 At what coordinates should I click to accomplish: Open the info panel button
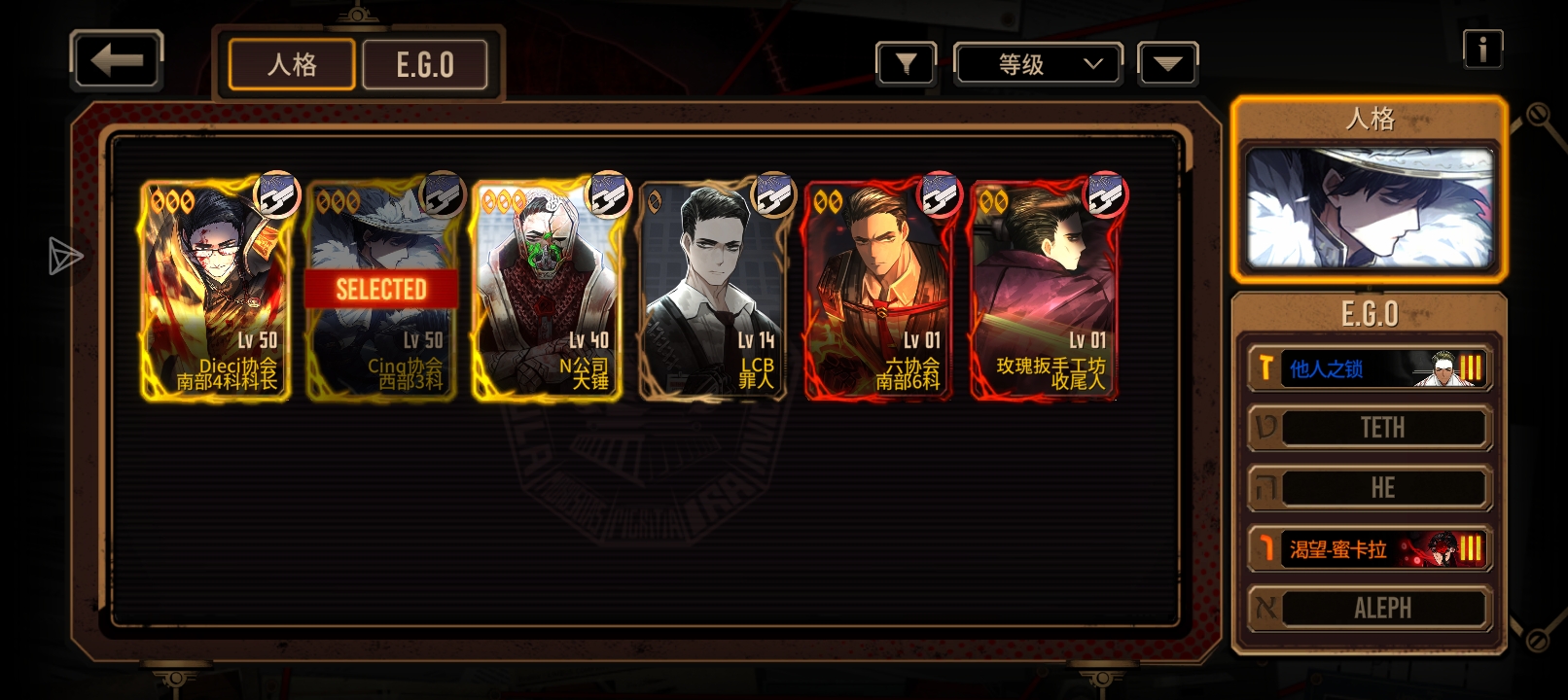click(1482, 49)
